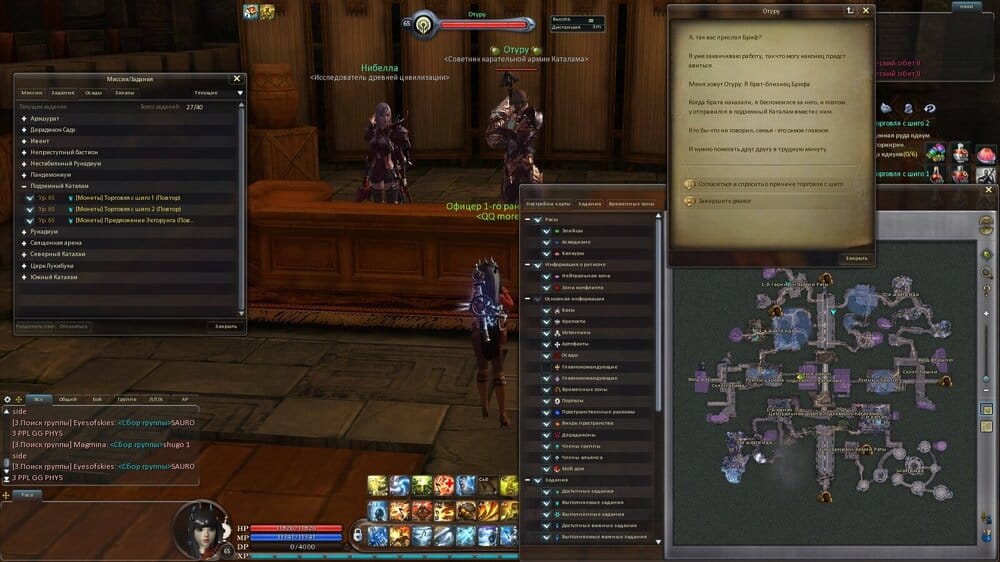Select the Общий chat tab
This screenshot has height=562, width=1000.
coord(67,399)
